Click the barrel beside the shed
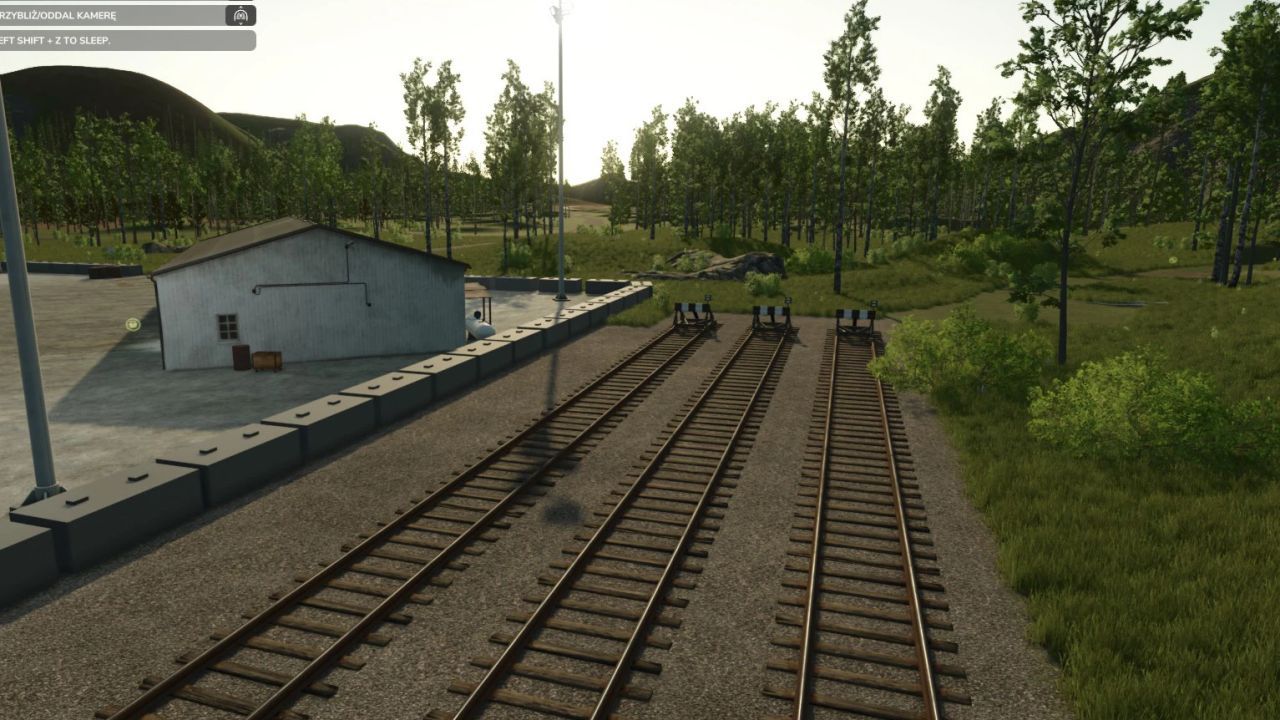 coord(240,356)
